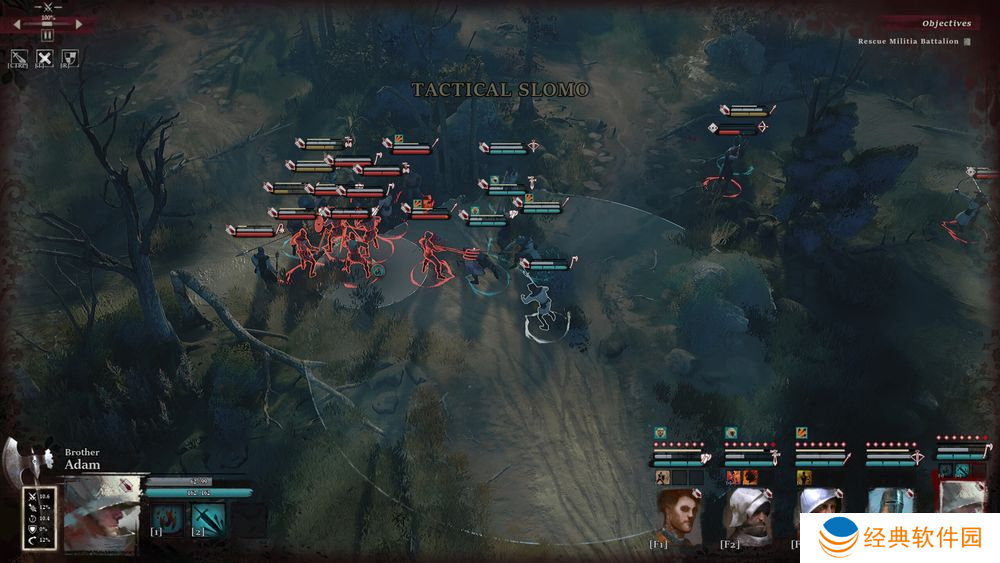This screenshot has width=1000, height=563.
Task: Click the X cancel command icon
Action: coord(45,59)
